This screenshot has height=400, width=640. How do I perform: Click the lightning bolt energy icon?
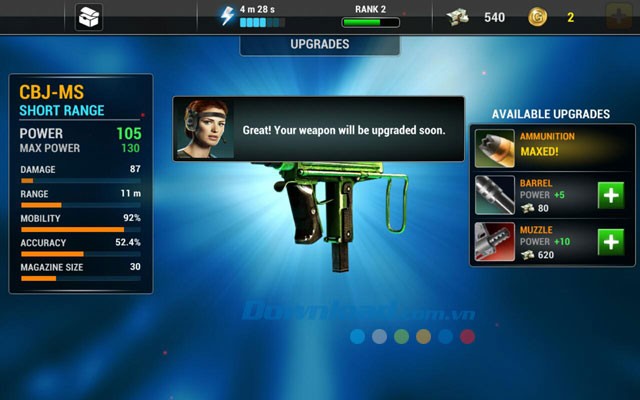tap(227, 15)
